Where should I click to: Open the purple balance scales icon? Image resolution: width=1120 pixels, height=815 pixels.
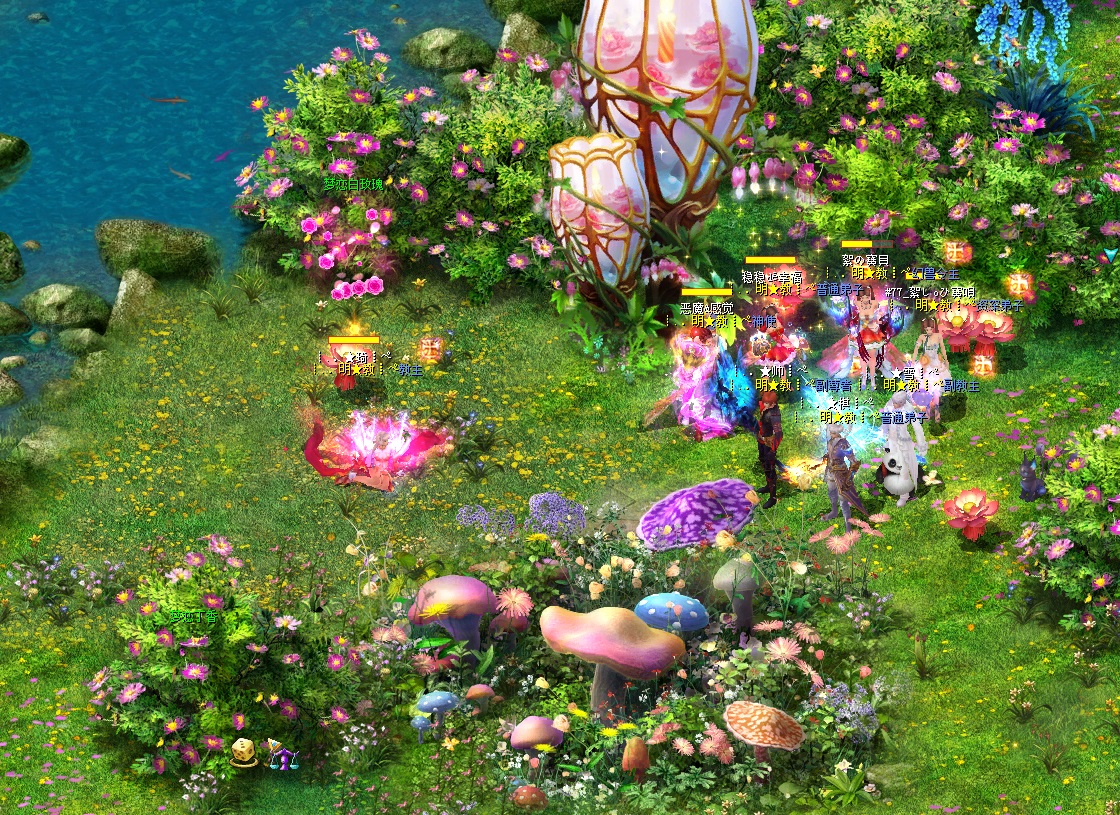coord(282,754)
